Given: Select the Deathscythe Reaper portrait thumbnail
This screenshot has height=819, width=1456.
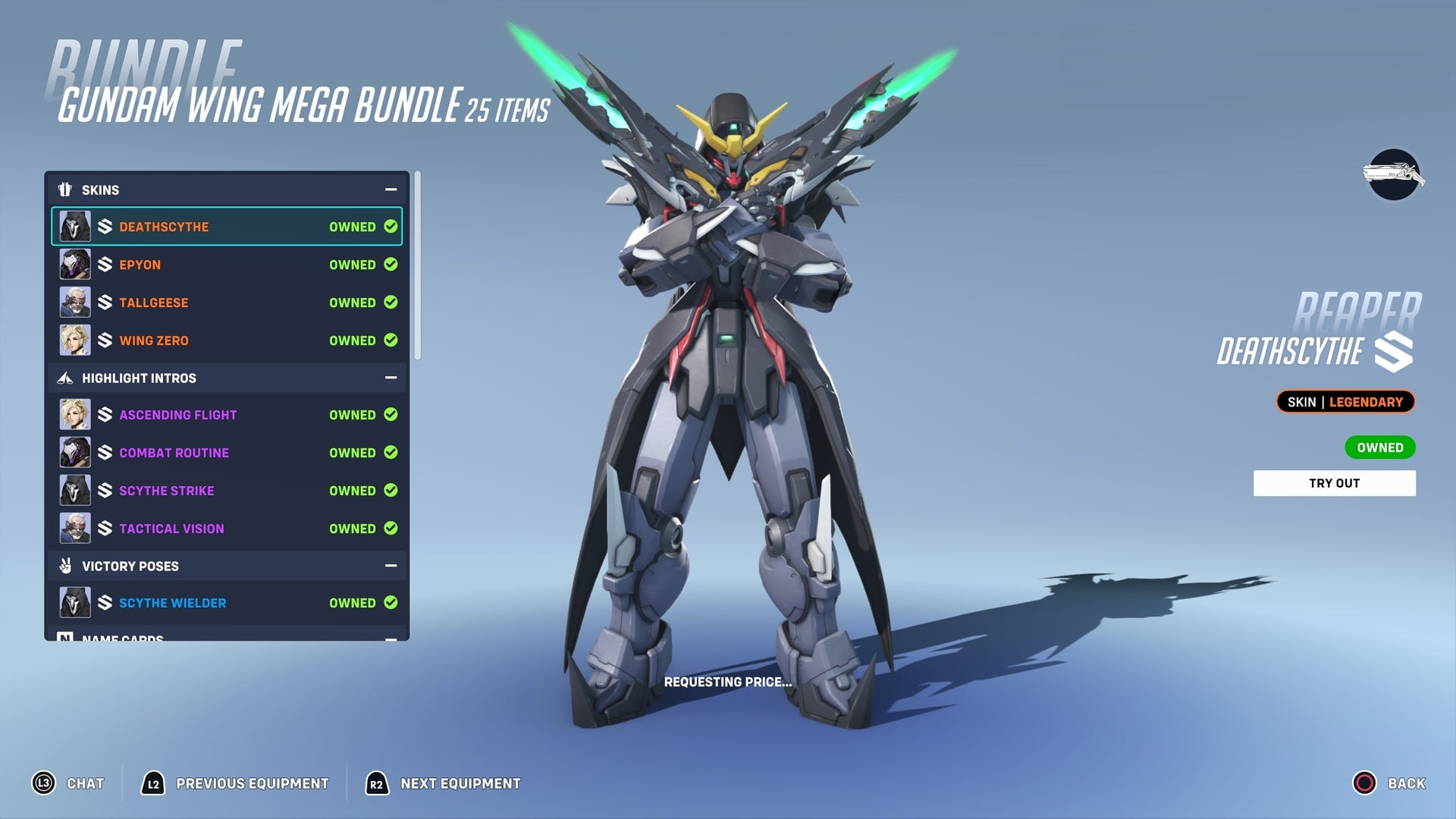Looking at the screenshot, I should [74, 225].
